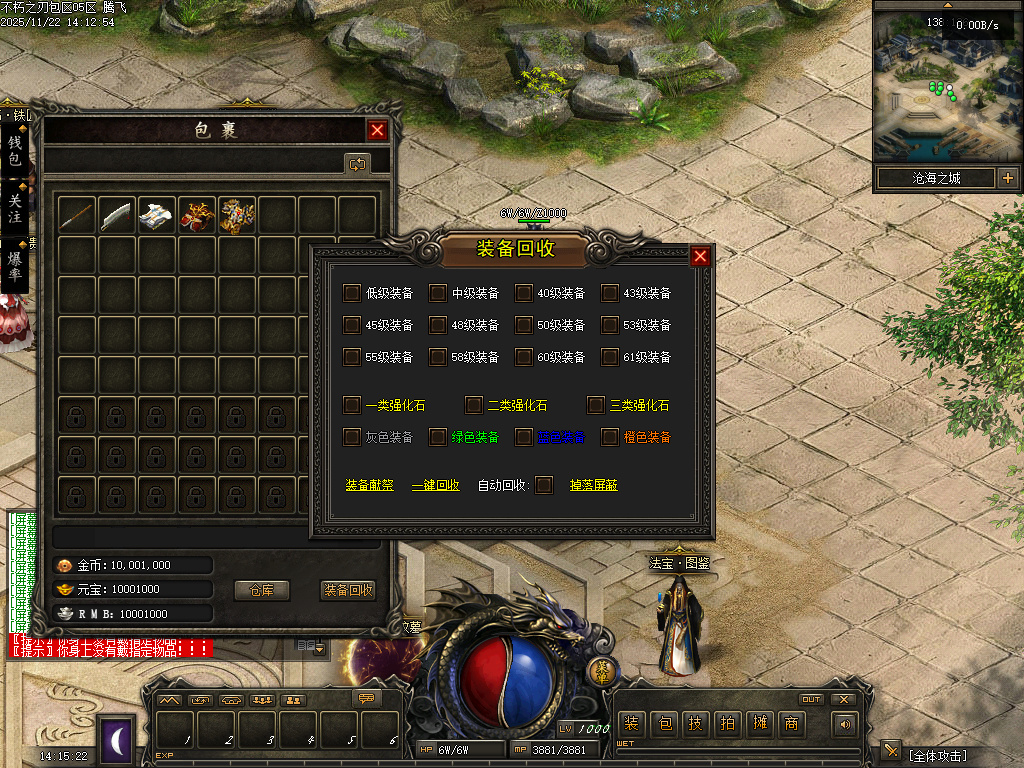
Task: Enable the 61级装备 checkbox
Action: (610, 357)
